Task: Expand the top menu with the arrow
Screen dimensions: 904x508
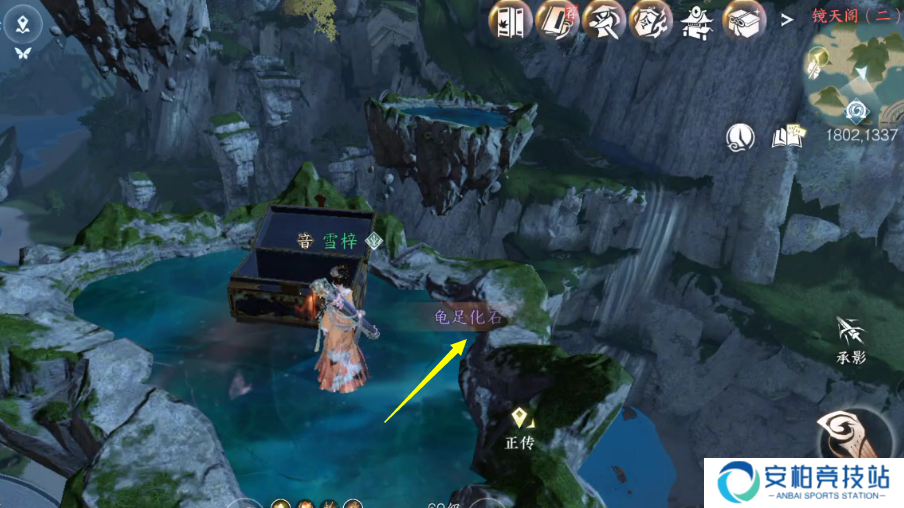Action: 787,18
